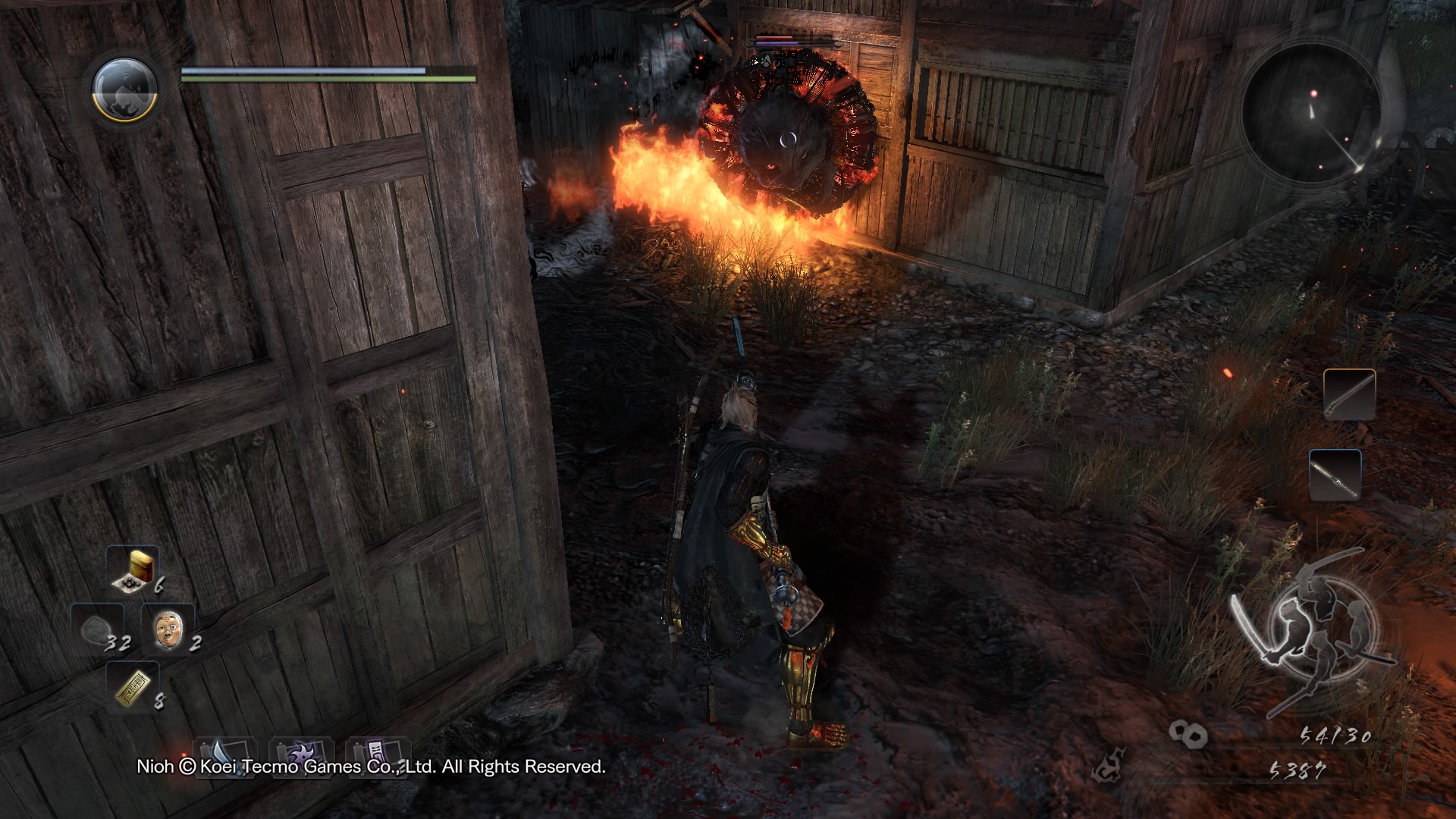
Task: Use the grey stone item slot
Action: 98,629
